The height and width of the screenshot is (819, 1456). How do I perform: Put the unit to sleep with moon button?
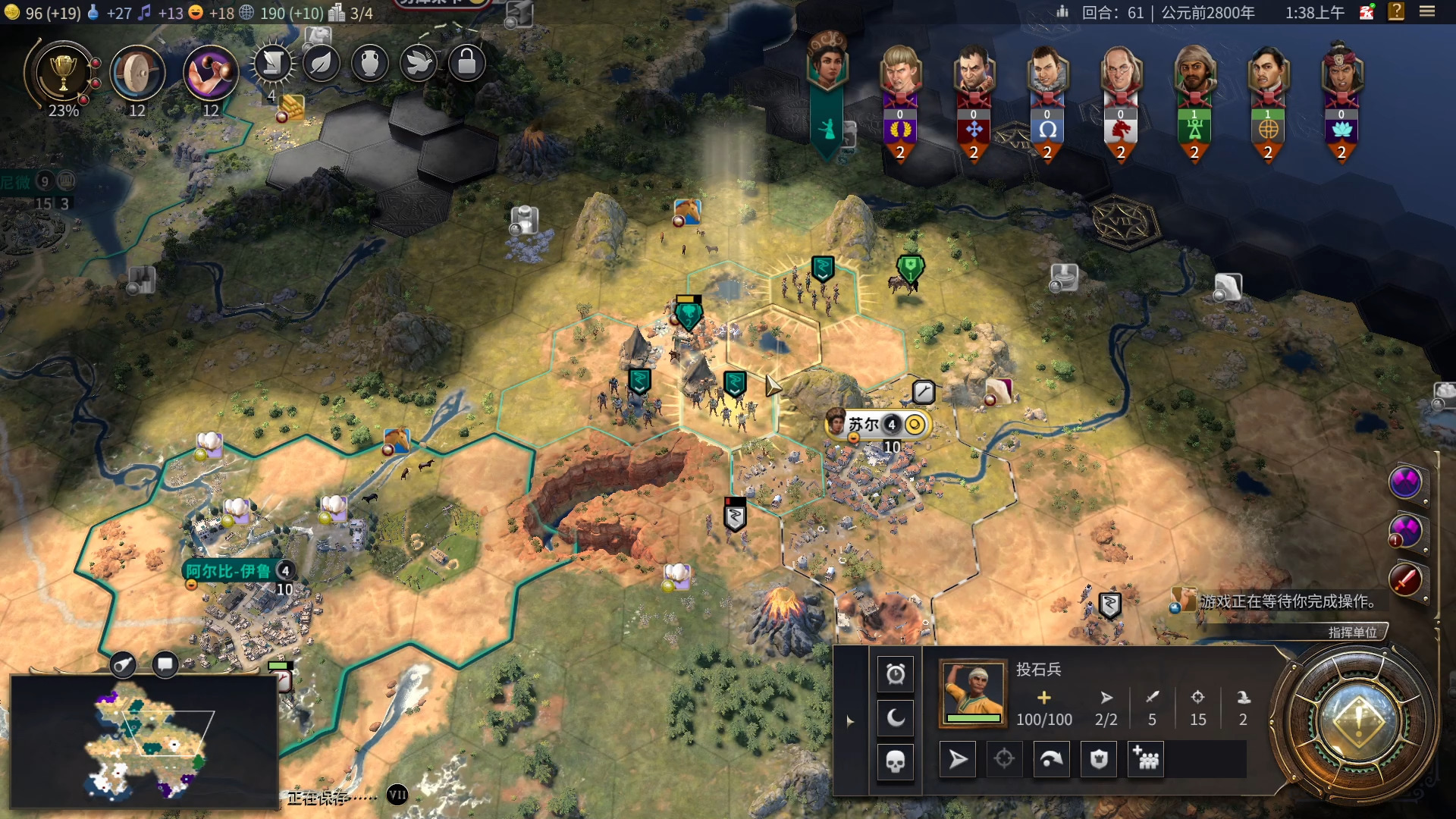[896, 717]
